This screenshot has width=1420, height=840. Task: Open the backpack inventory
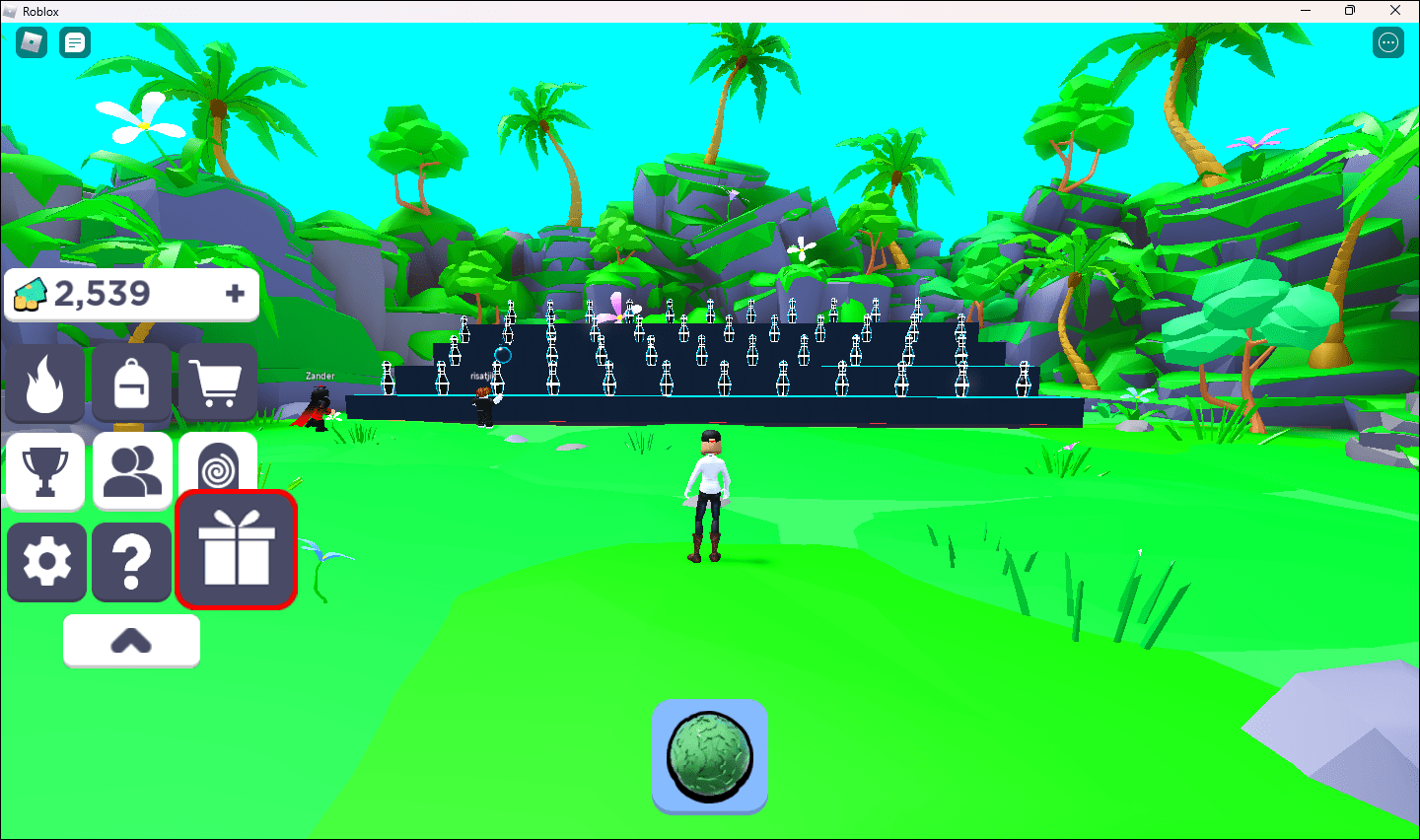point(131,383)
